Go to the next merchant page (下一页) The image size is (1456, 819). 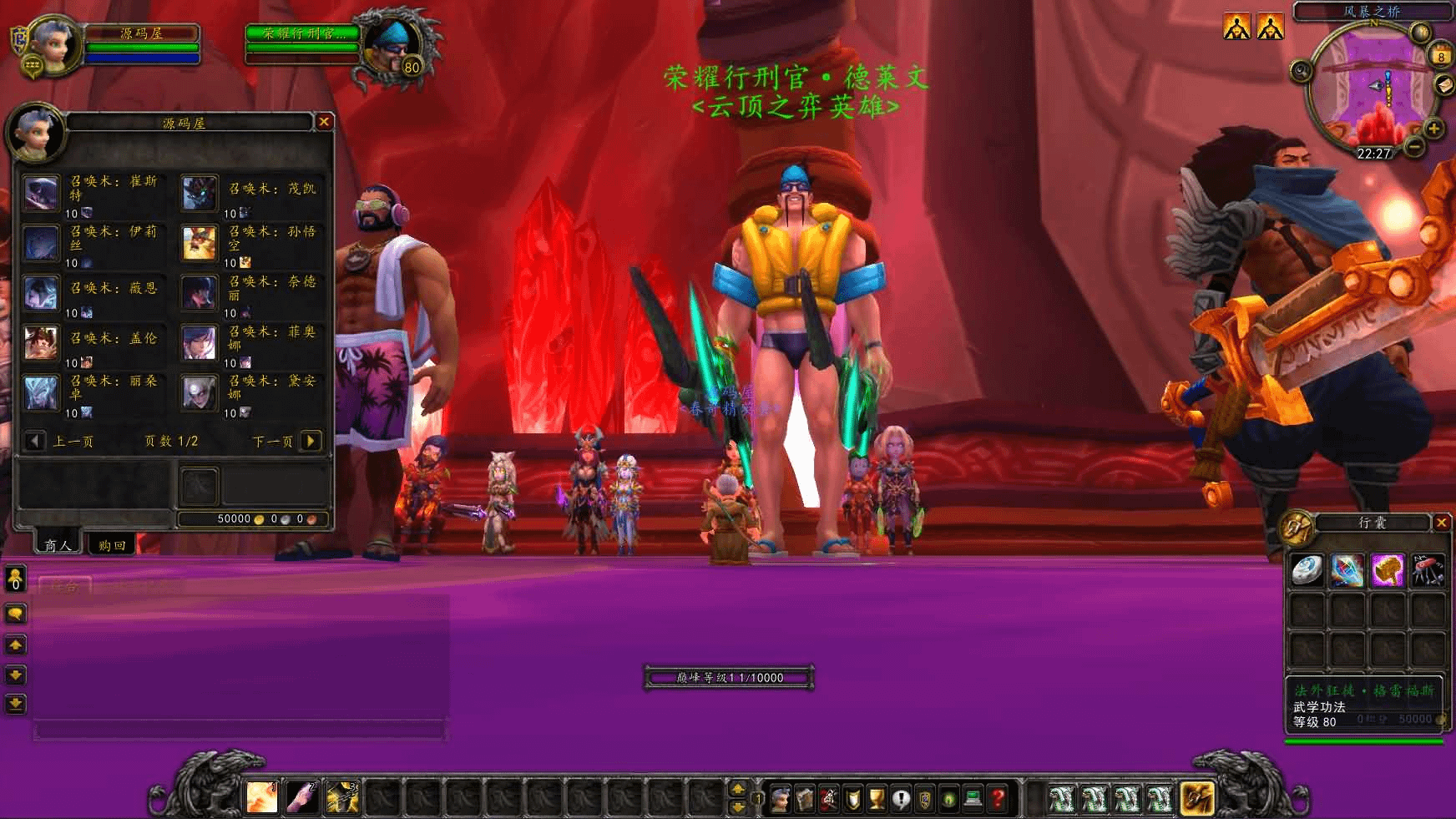coord(311,441)
